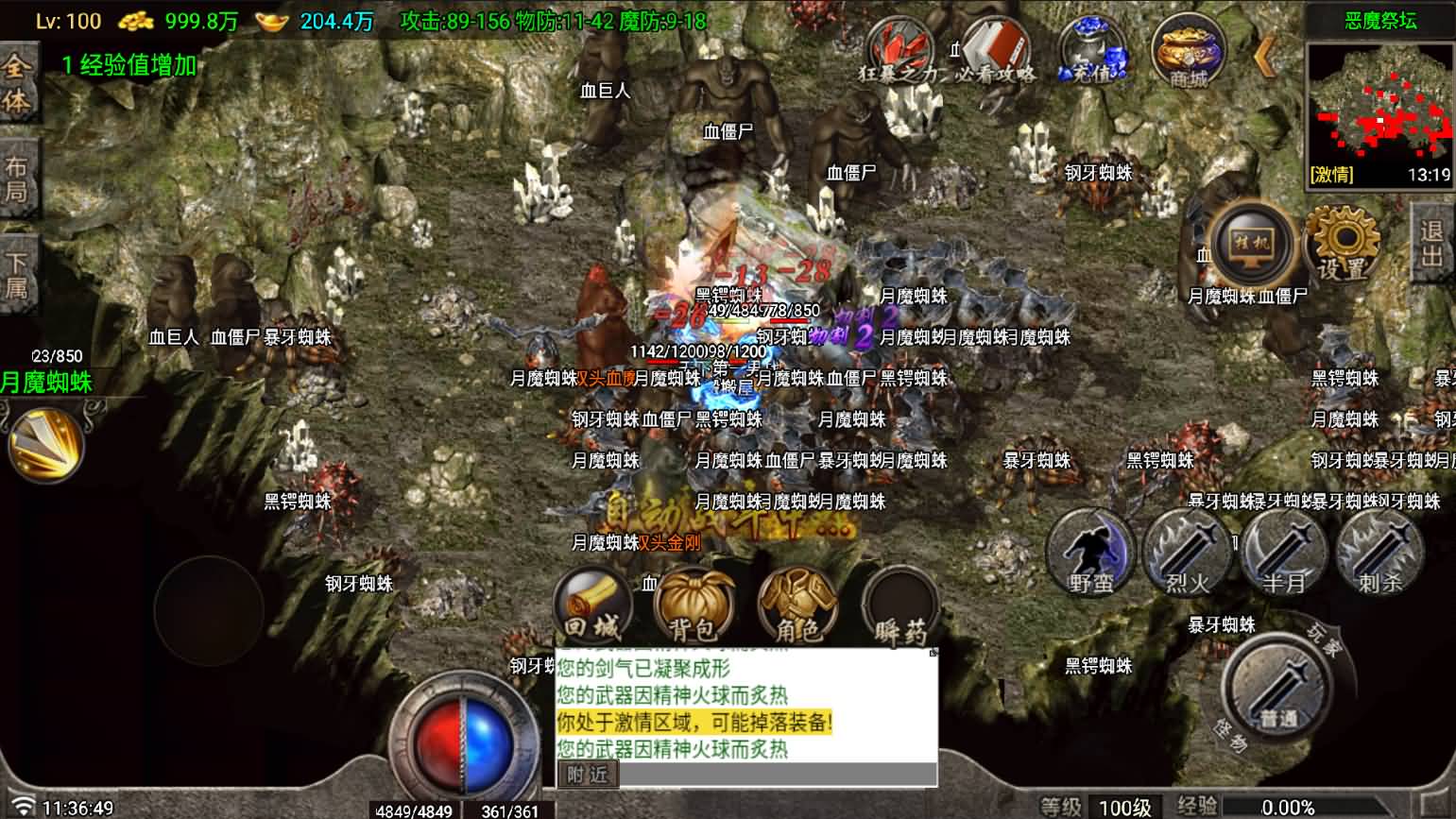Viewport: 1456px width, 819px height.
Task: Select the 全体 sidebar tab
Action: tap(18, 85)
